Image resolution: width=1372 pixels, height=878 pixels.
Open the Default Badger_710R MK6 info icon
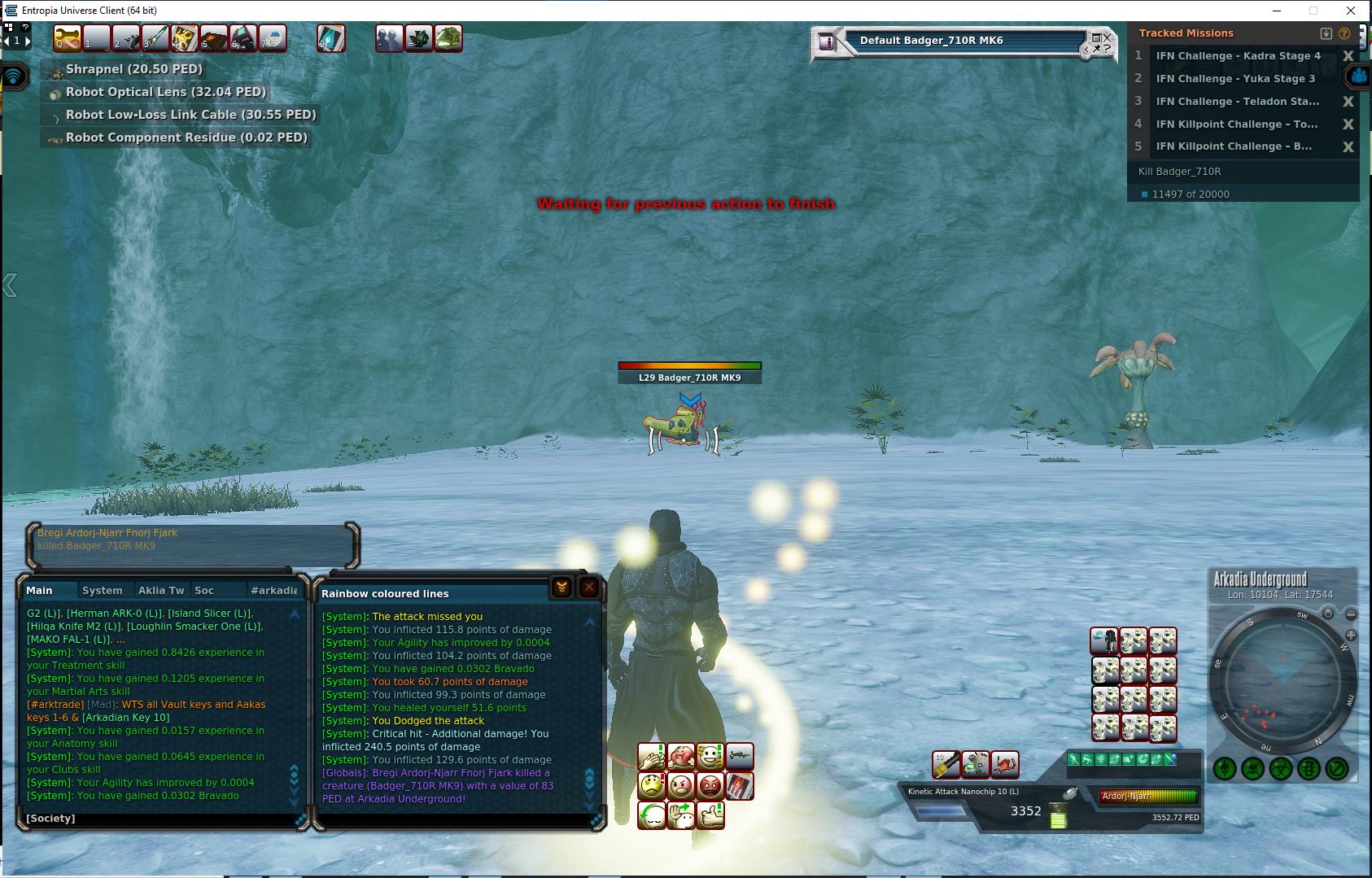click(x=827, y=41)
